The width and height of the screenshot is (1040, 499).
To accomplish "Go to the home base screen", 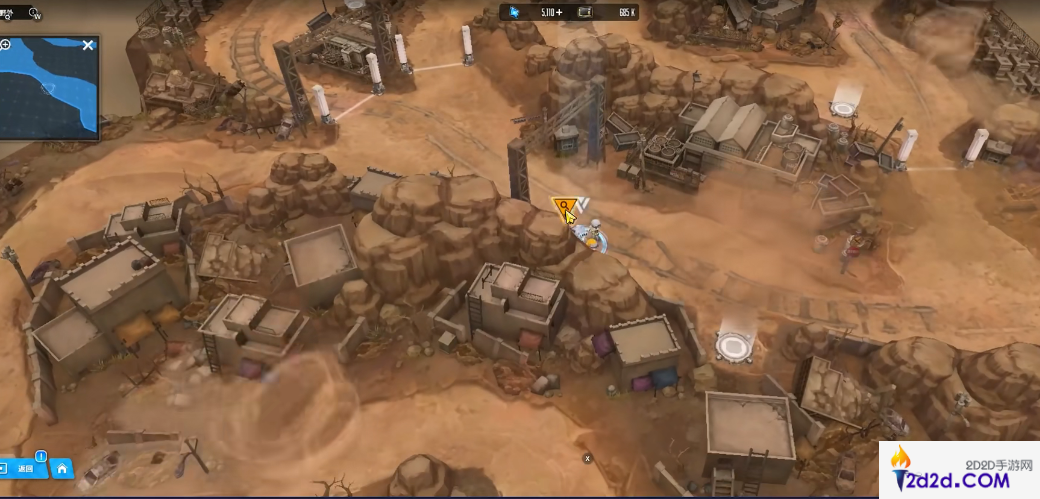I will (x=62, y=468).
